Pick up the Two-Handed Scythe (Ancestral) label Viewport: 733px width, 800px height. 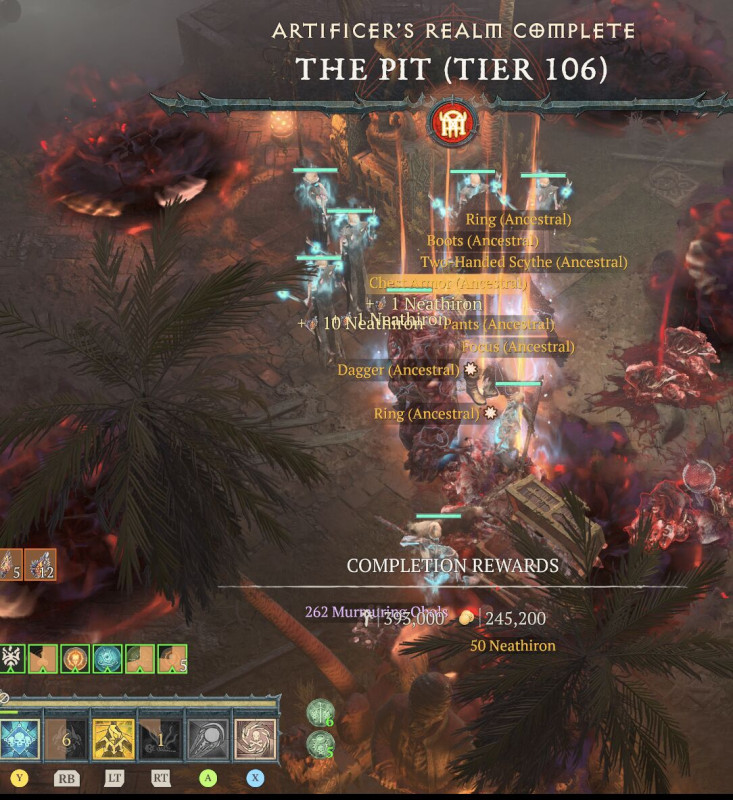[523, 262]
